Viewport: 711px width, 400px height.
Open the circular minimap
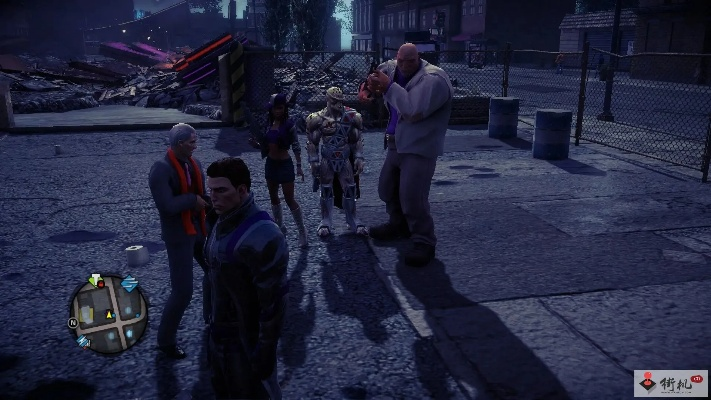click(108, 315)
